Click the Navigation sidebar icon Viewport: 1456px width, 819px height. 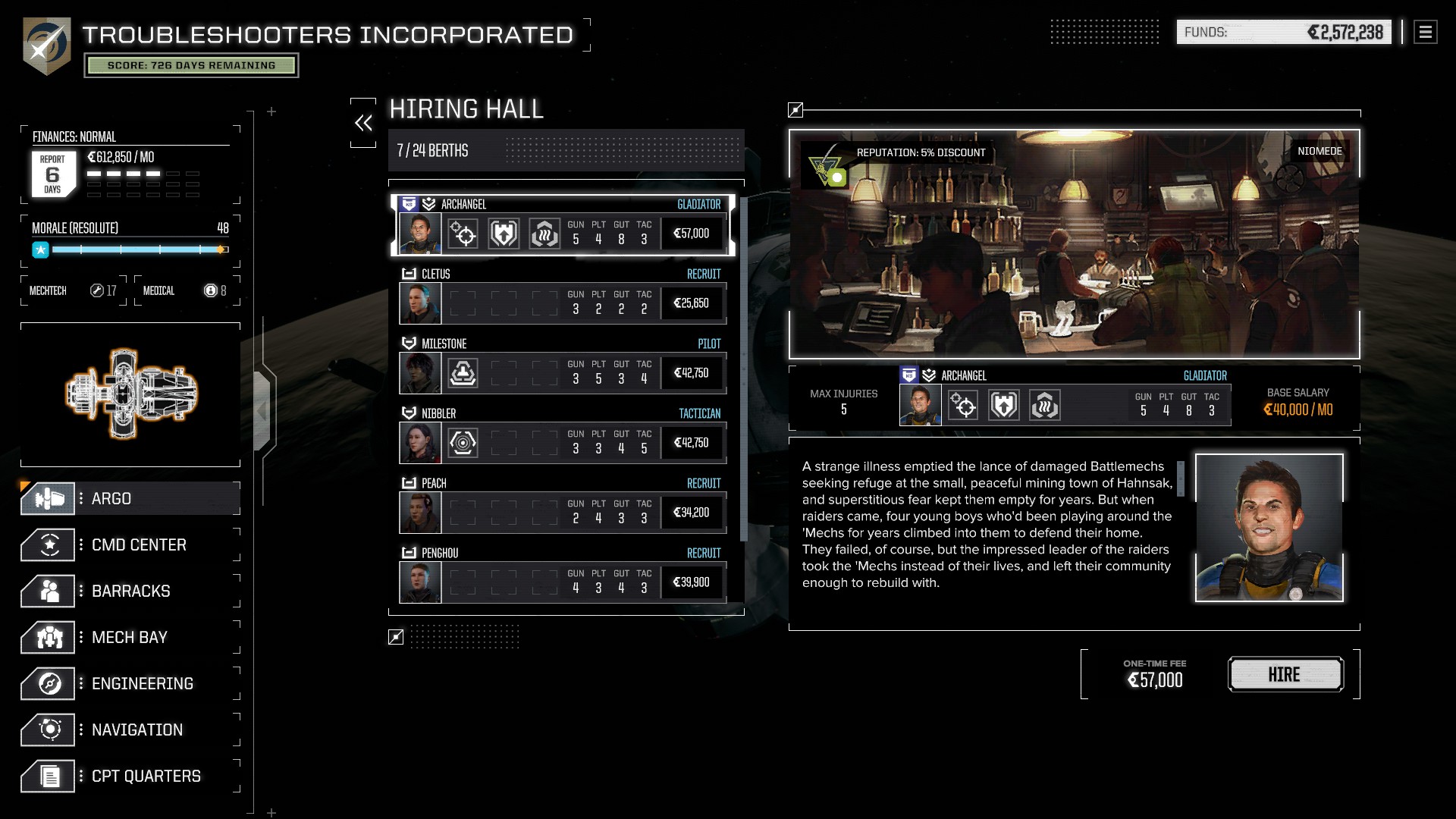click(50, 730)
